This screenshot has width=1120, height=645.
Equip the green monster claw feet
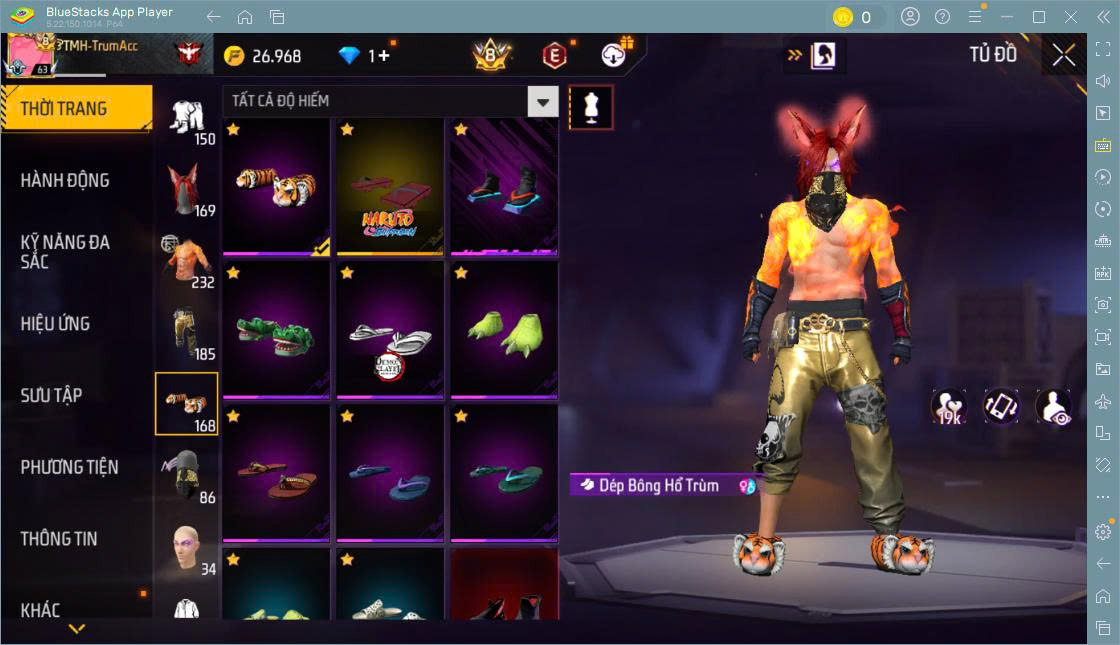(x=503, y=330)
